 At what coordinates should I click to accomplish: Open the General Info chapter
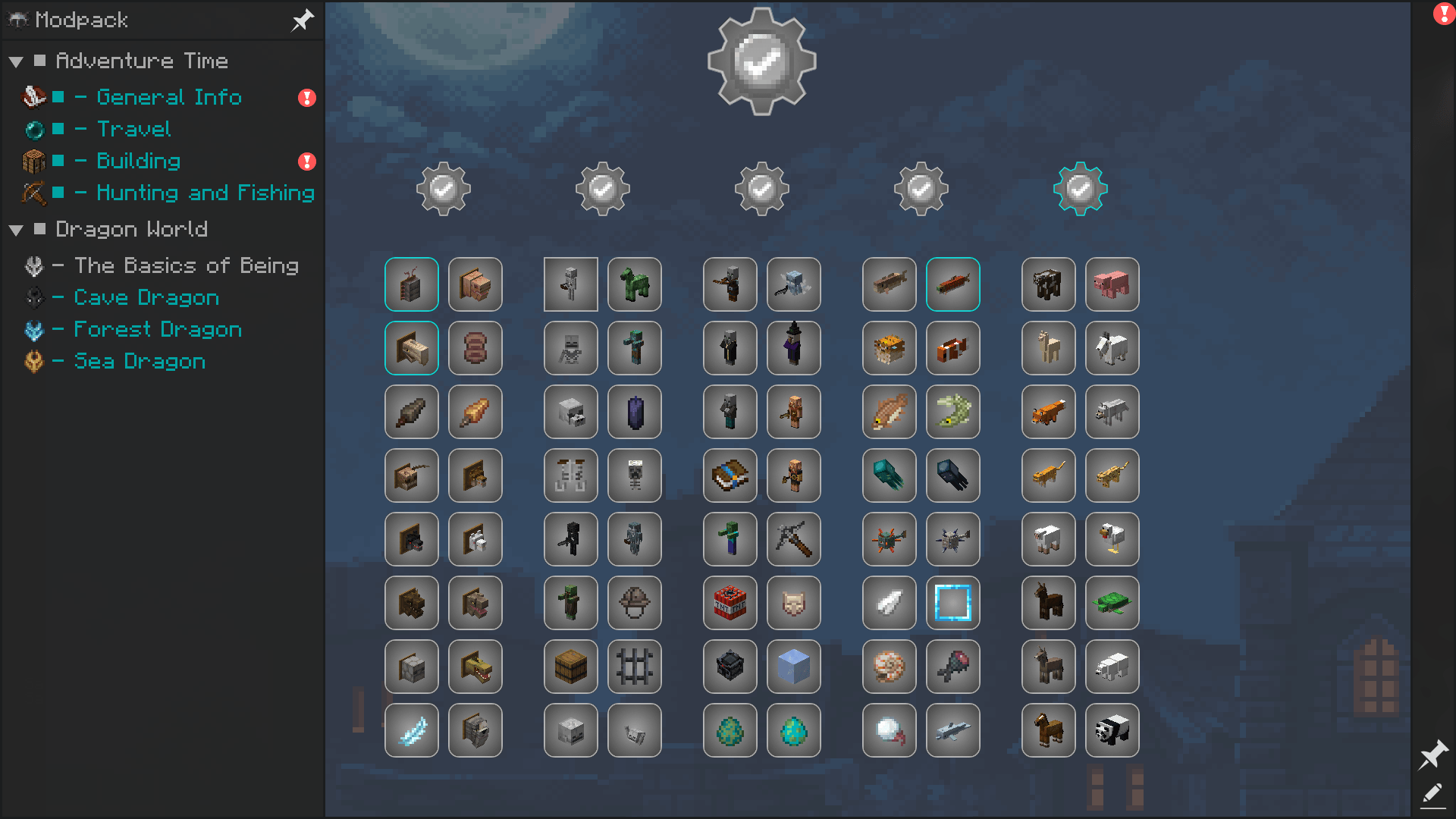(x=168, y=97)
